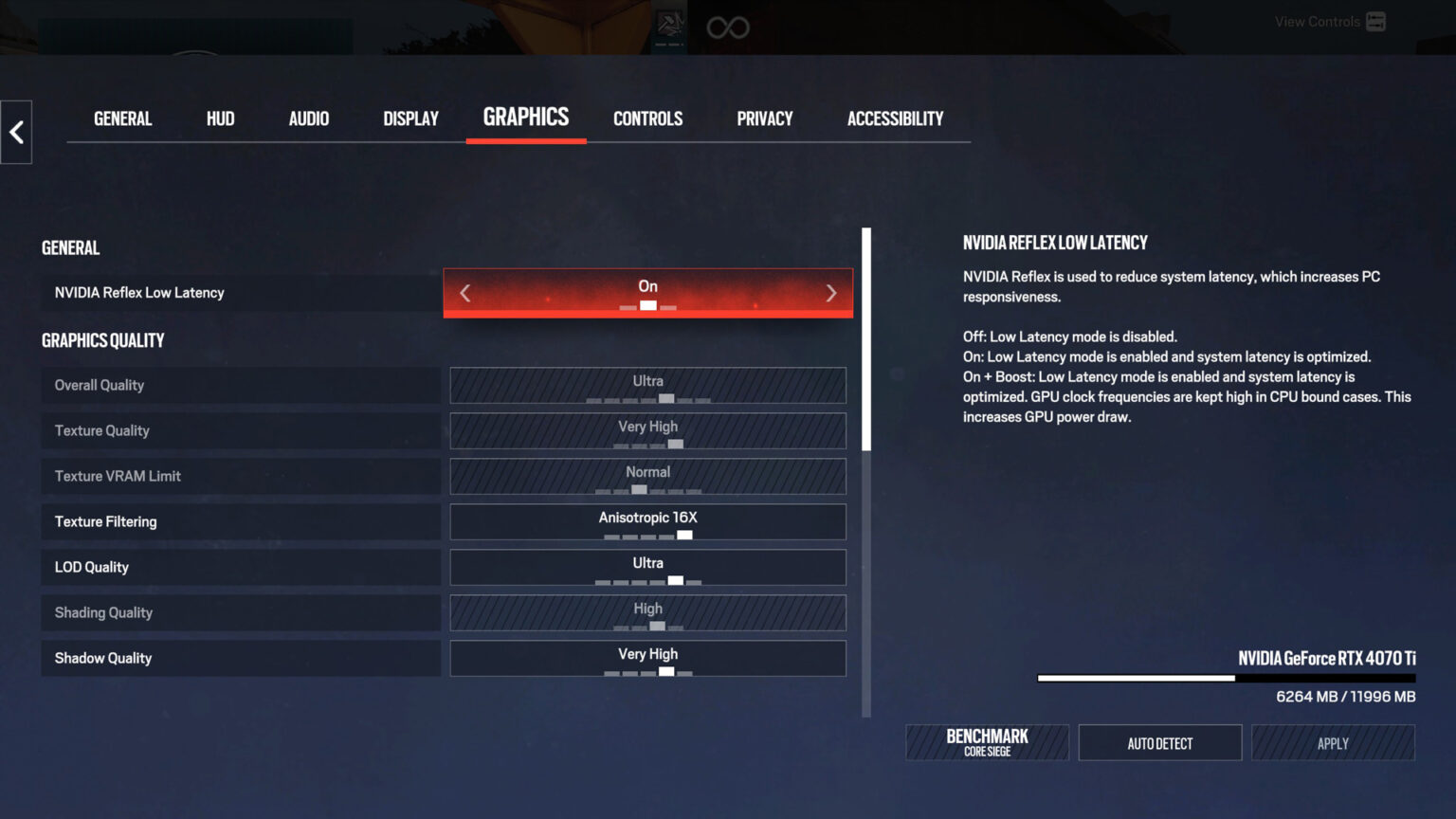Viewport: 1456px width, 819px height.
Task: Click the VRAM usage bar
Action: tap(1227, 678)
